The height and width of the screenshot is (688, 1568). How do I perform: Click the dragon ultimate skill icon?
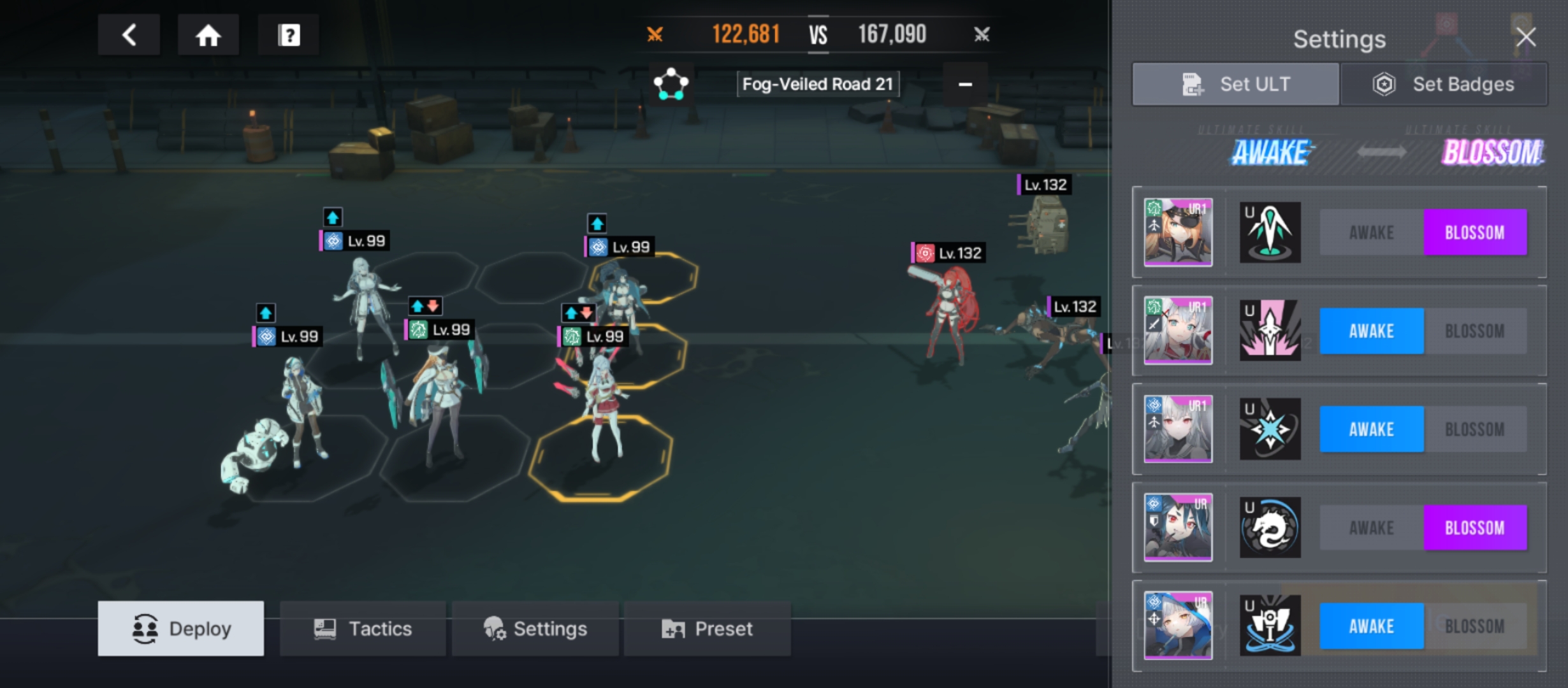pos(1270,528)
